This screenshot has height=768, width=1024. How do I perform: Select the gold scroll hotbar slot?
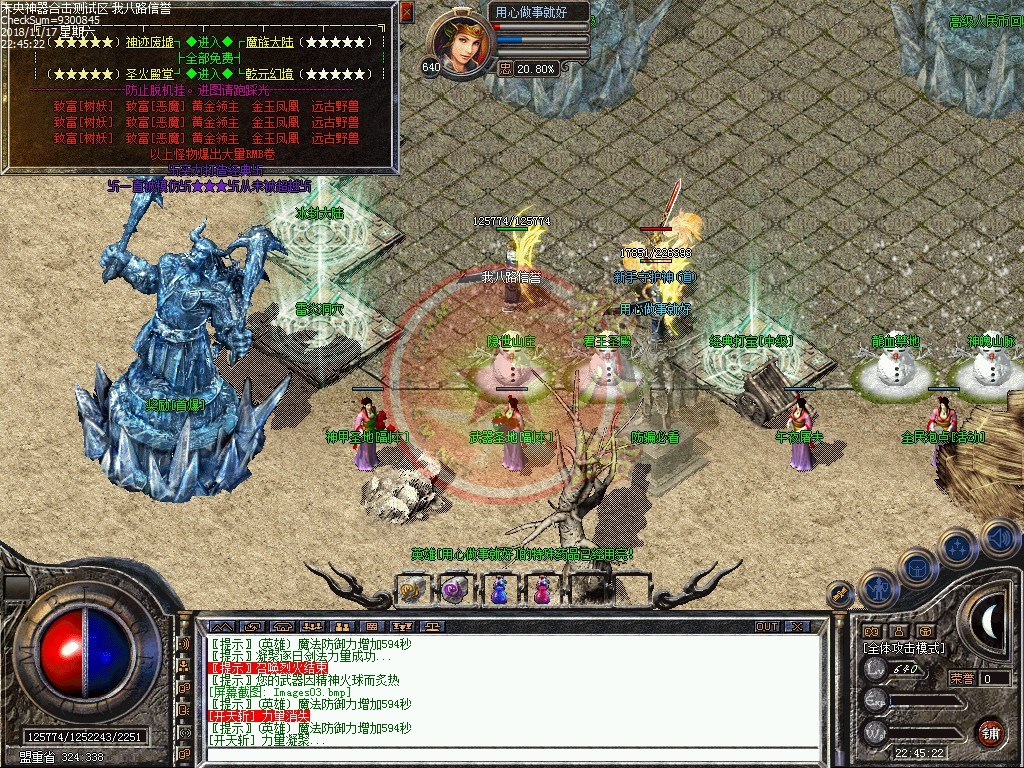tap(411, 591)
